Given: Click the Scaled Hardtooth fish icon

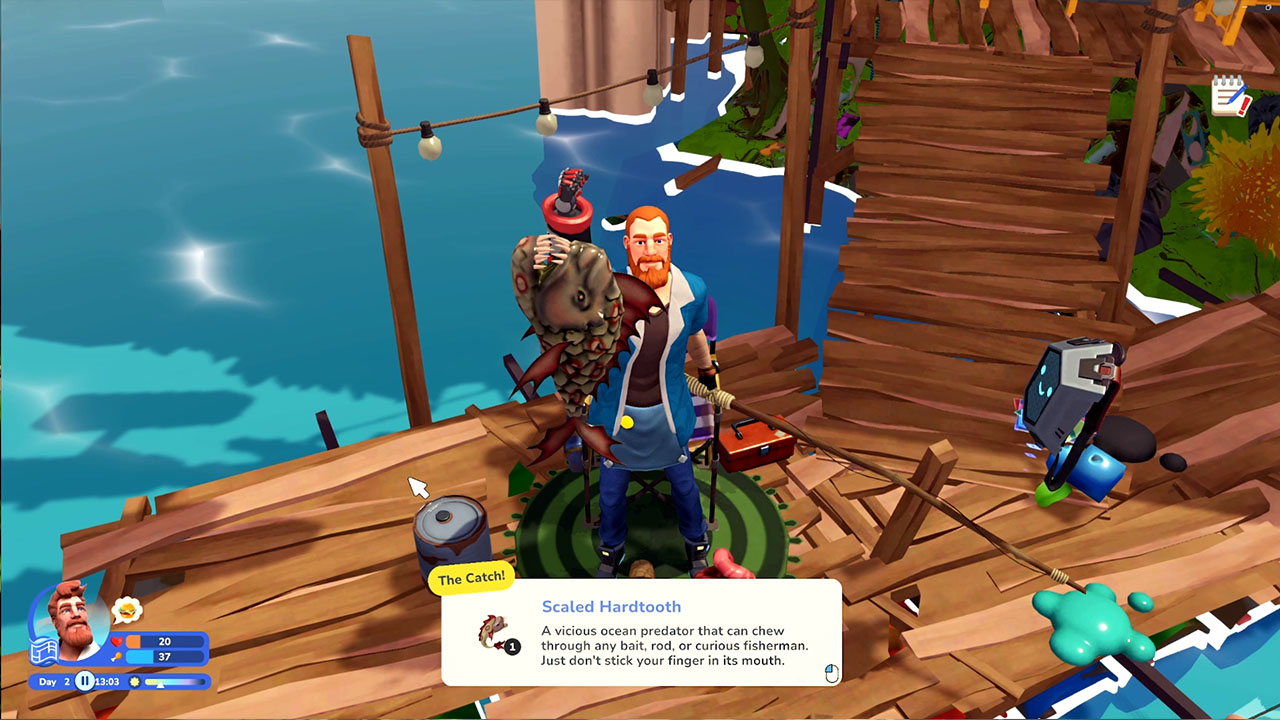Looking at the screenshot, I should tap(495, 632).
